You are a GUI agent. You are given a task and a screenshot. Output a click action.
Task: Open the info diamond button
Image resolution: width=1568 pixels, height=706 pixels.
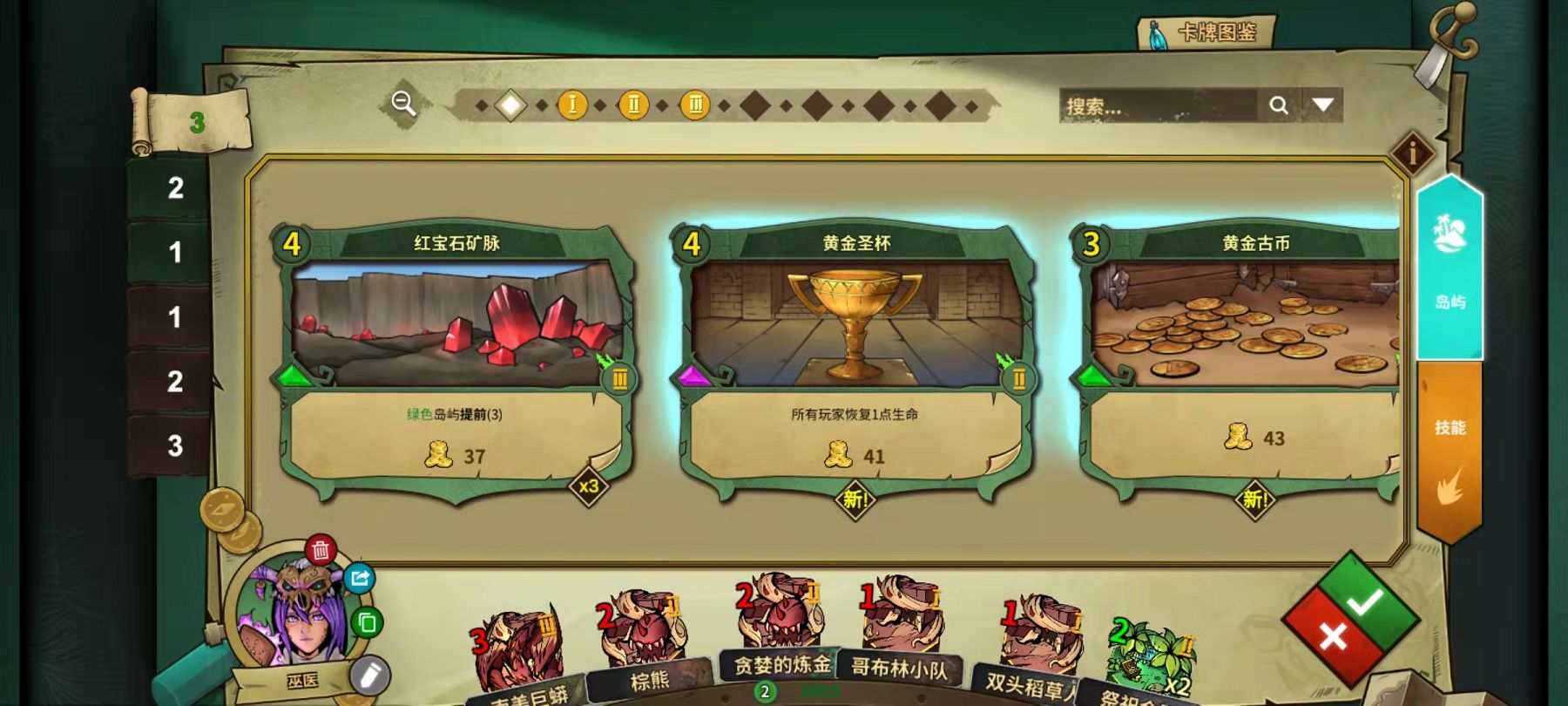1412,153
